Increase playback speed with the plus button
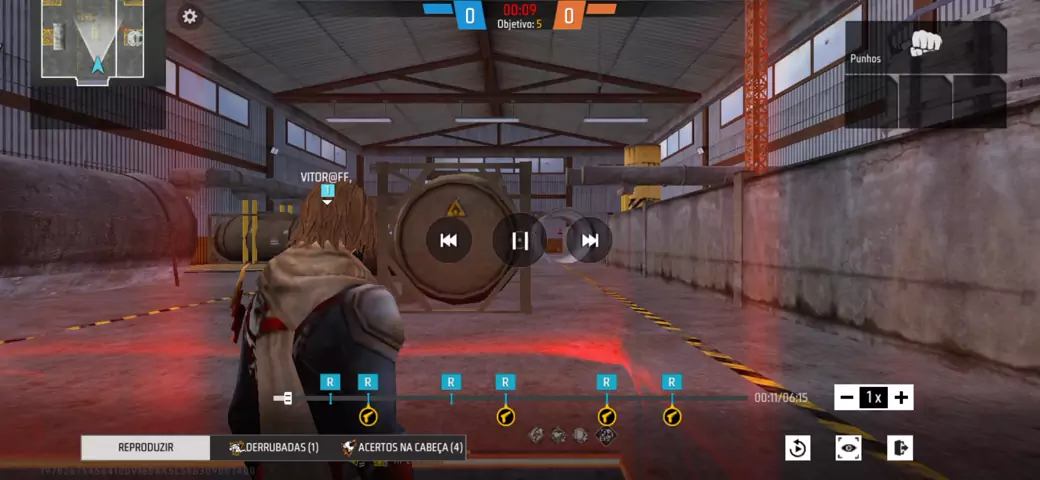This screenshot has width=1040, height=480. [x=901, y=398]
